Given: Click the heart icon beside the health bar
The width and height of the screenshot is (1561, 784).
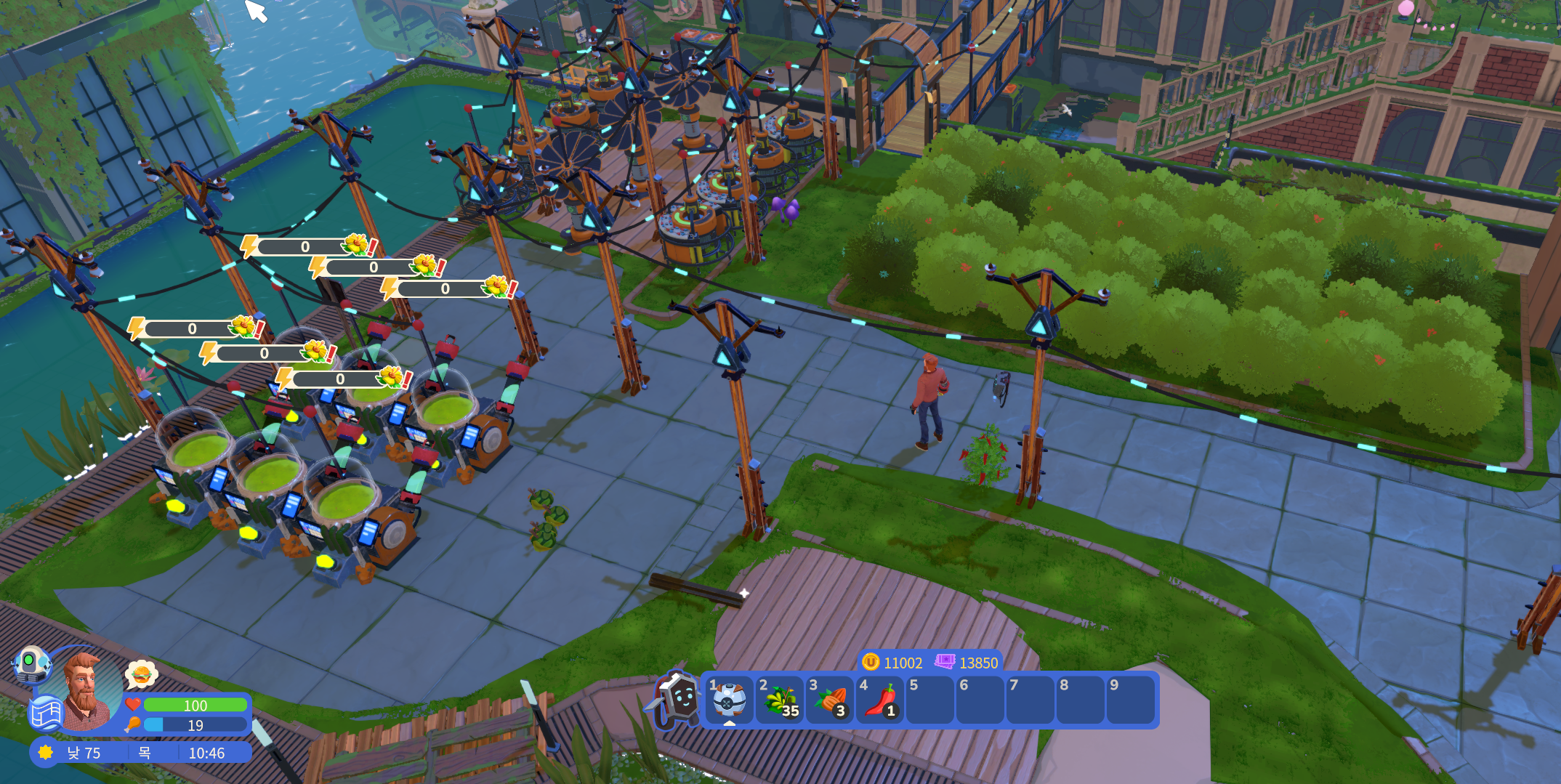Looking at the screenshot, I should tap(133, 705).
